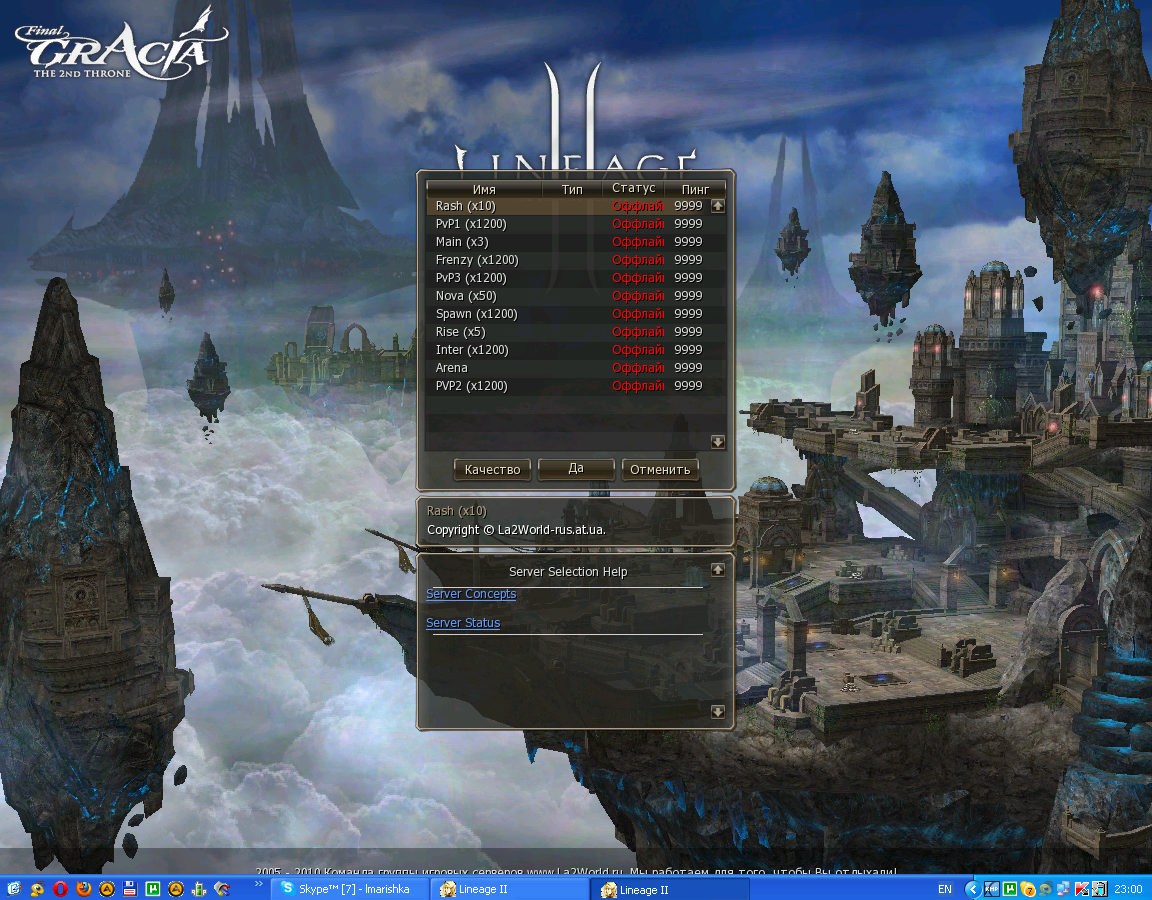Sort servers by the Имя column header
The width and height of the screenshot is (1152, 900).
click(484, 188)
